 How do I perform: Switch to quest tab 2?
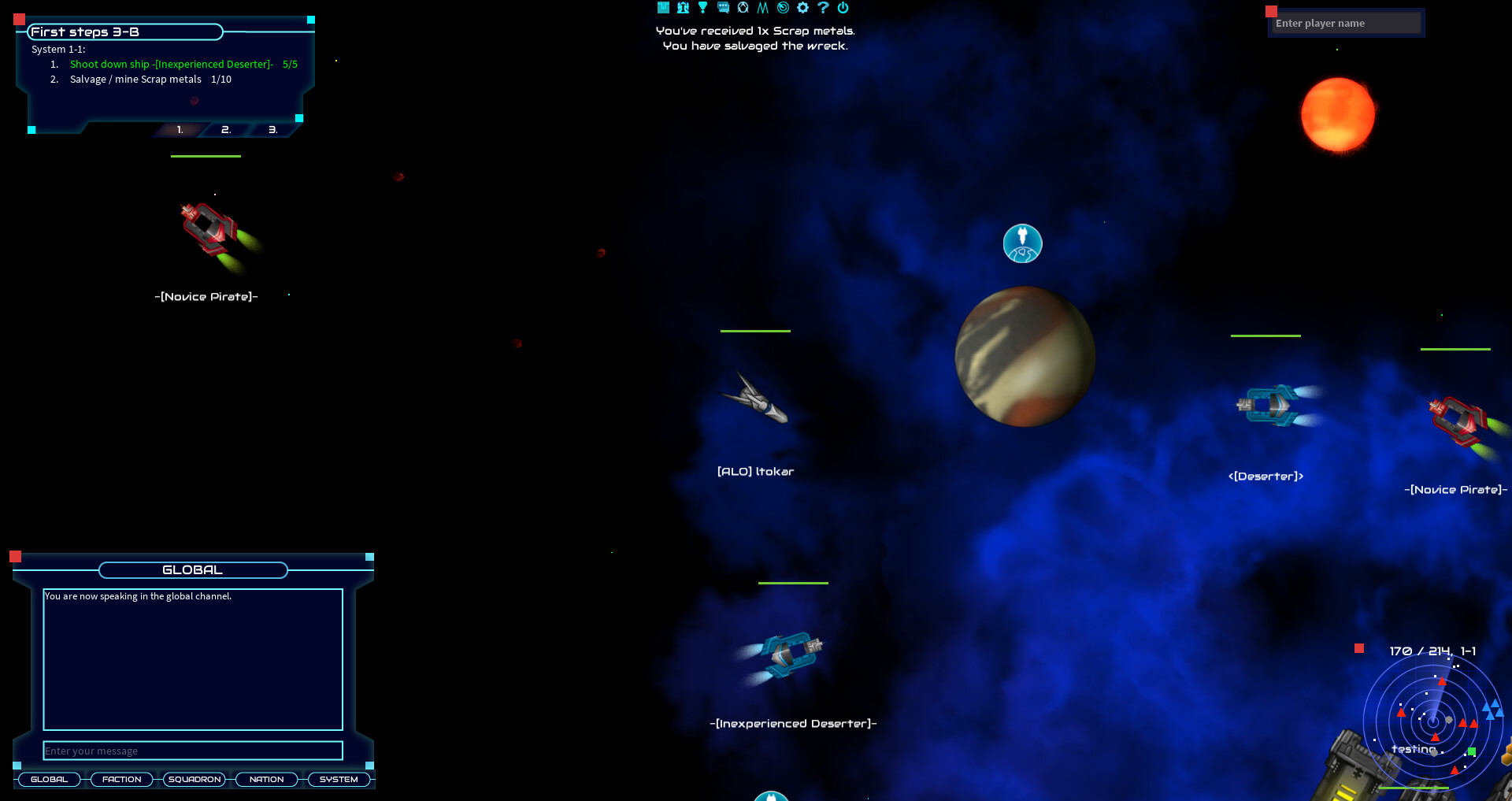tap(225, 129)
